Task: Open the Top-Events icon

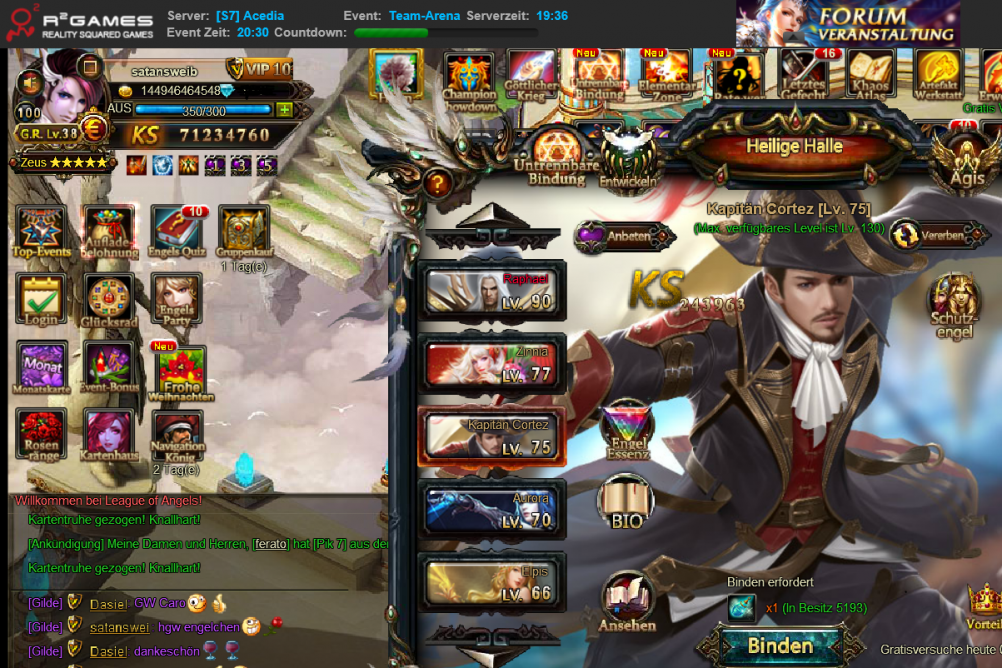Action: tap(42, 232)
